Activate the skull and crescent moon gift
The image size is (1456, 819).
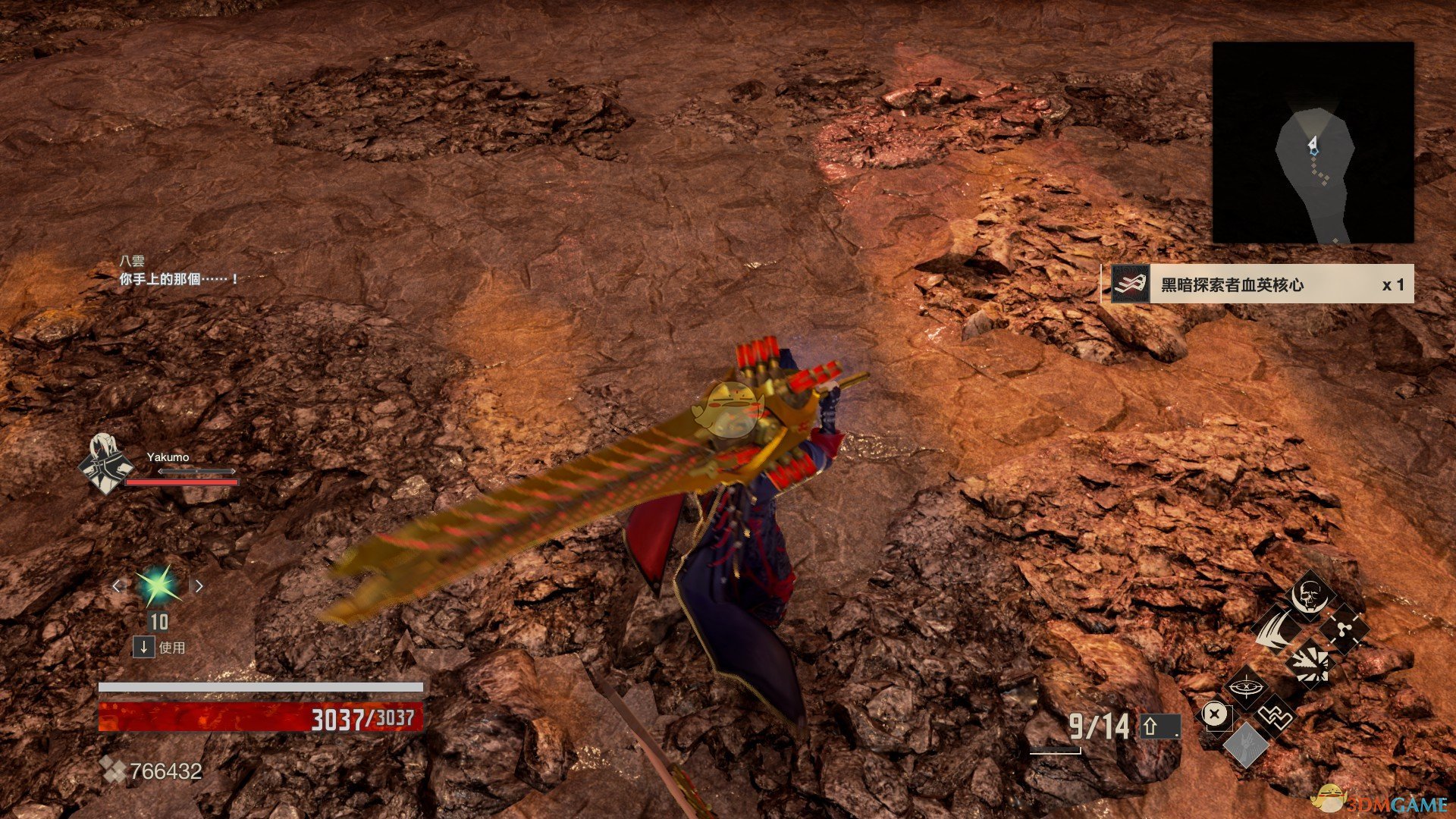pos(1310,596)
